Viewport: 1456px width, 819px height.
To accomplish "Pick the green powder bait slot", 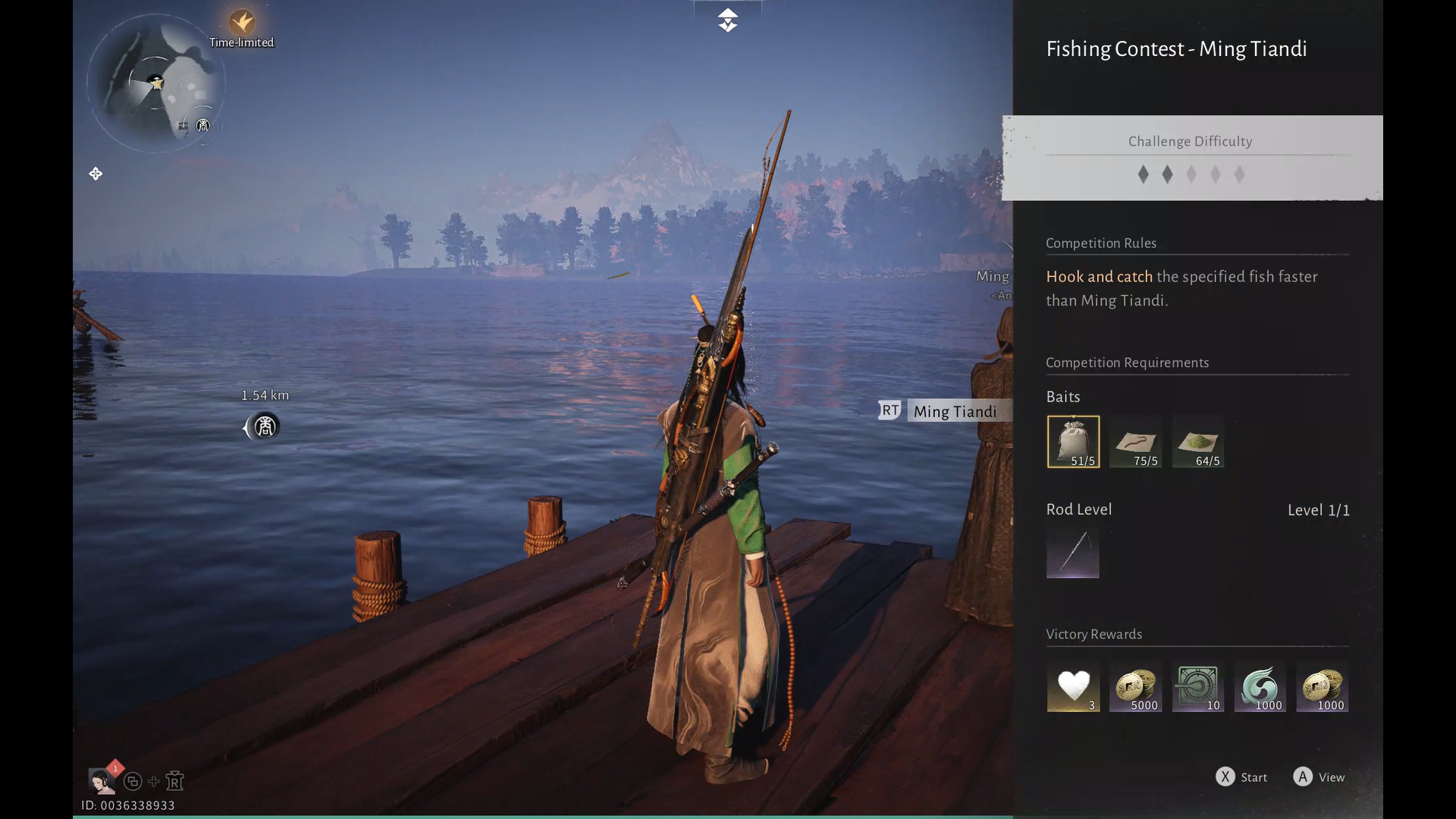I will (1197, 441).
